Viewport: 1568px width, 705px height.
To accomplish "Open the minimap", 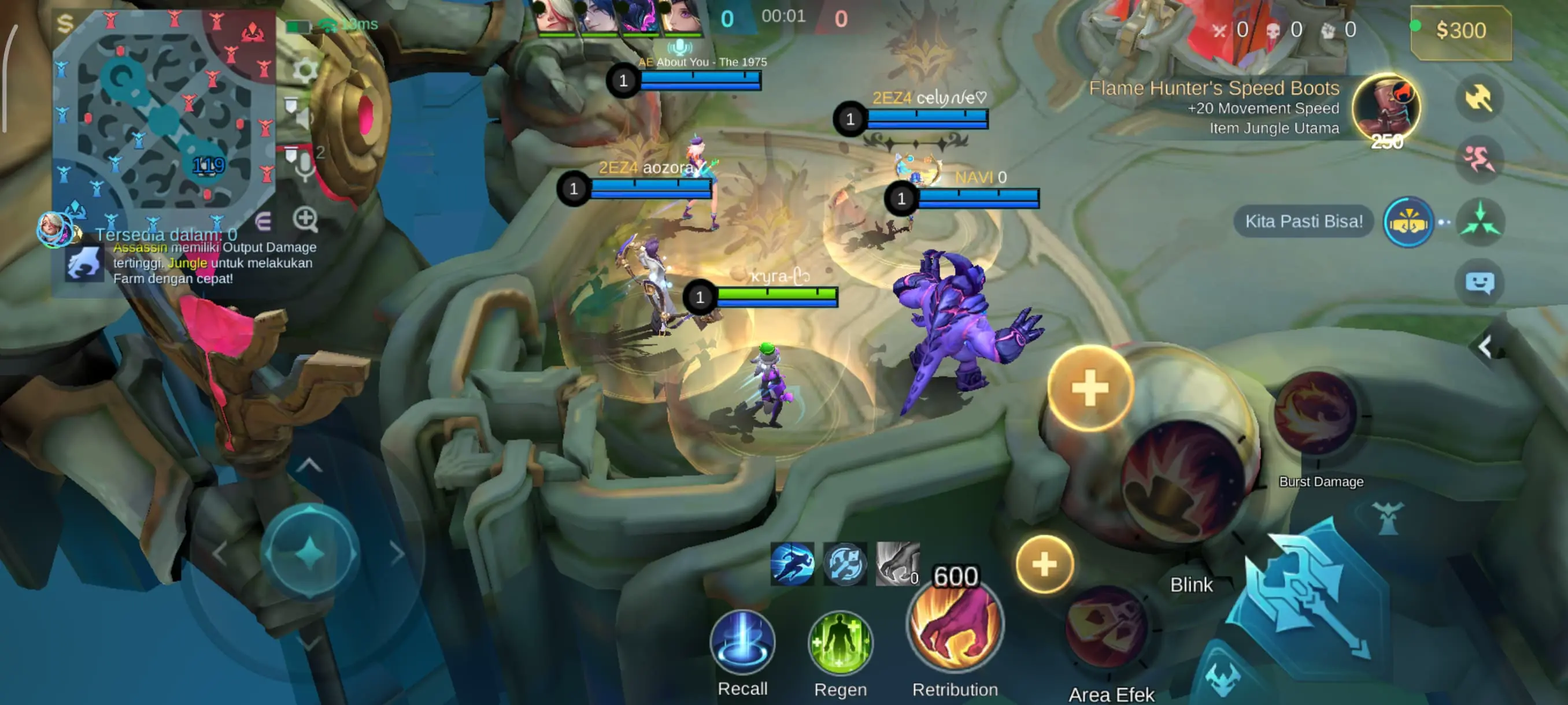I will pos(163,116).
